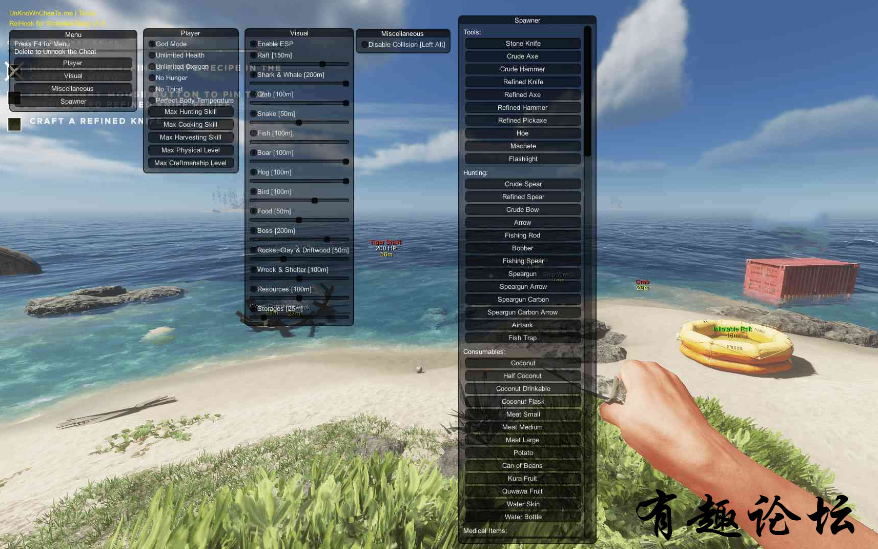Click the Max Hunting Skill button

[191, 112]
